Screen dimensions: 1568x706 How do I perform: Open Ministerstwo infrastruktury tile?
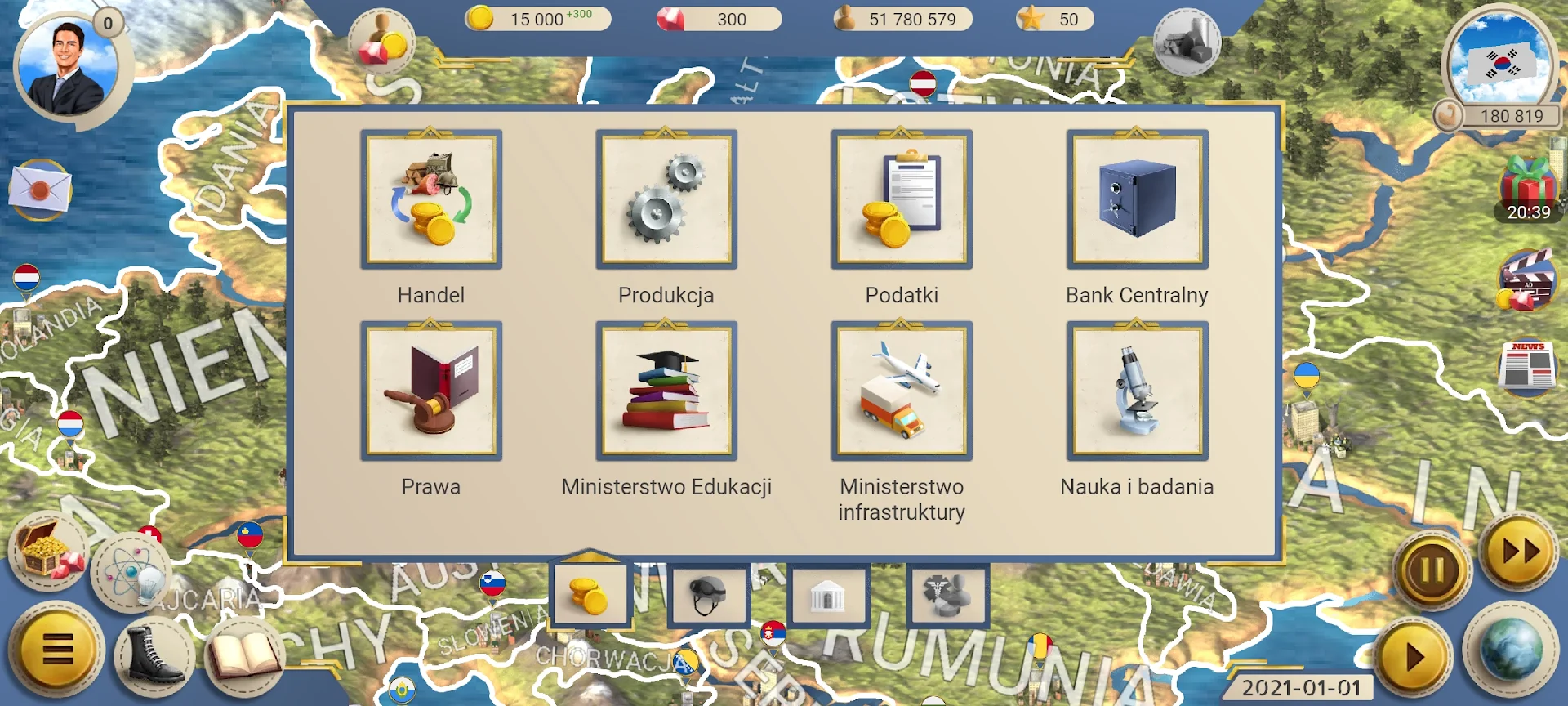tap(902, 391)
